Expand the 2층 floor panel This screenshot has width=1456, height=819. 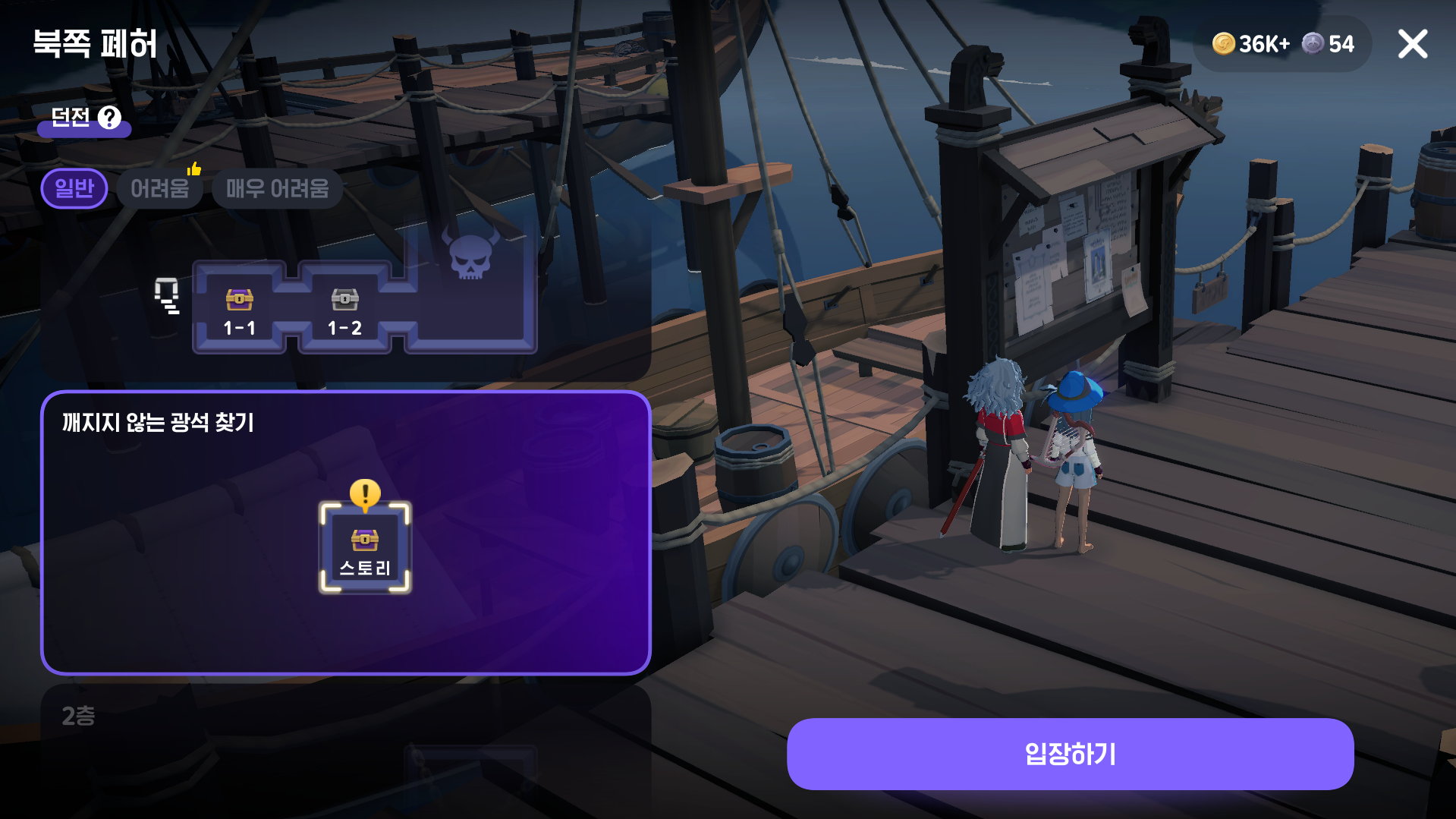point(345,717)
